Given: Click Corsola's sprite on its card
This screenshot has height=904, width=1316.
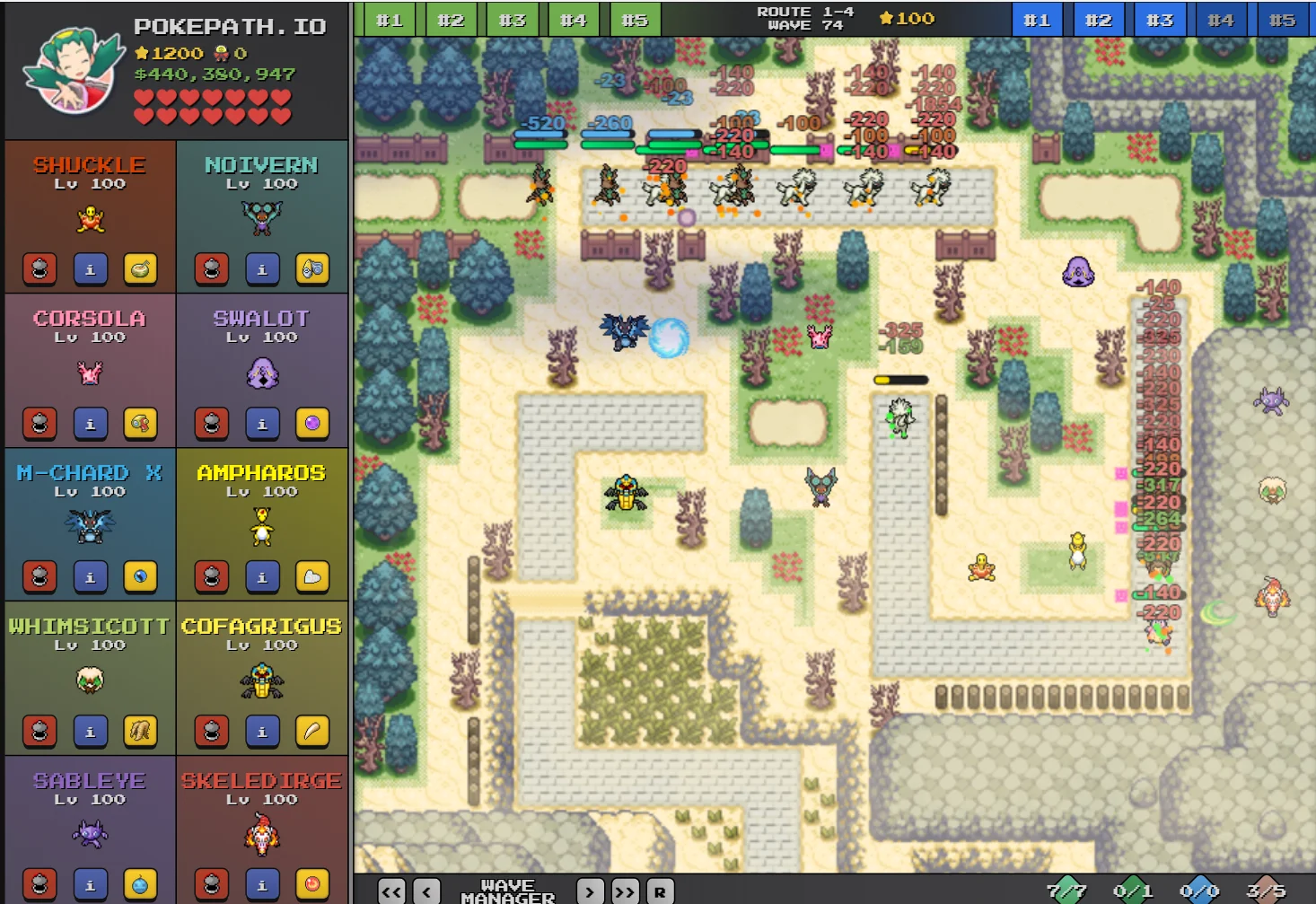Looking at the screenshot, I should [x=90, y=372].
